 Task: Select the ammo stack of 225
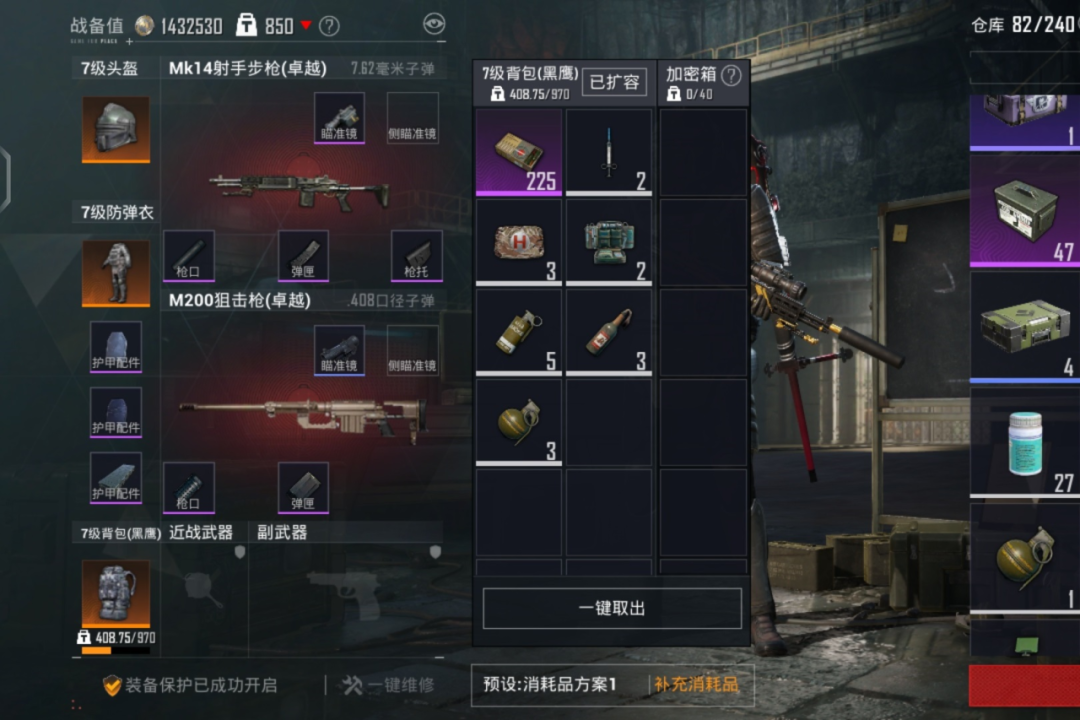[x=519, y=152]
